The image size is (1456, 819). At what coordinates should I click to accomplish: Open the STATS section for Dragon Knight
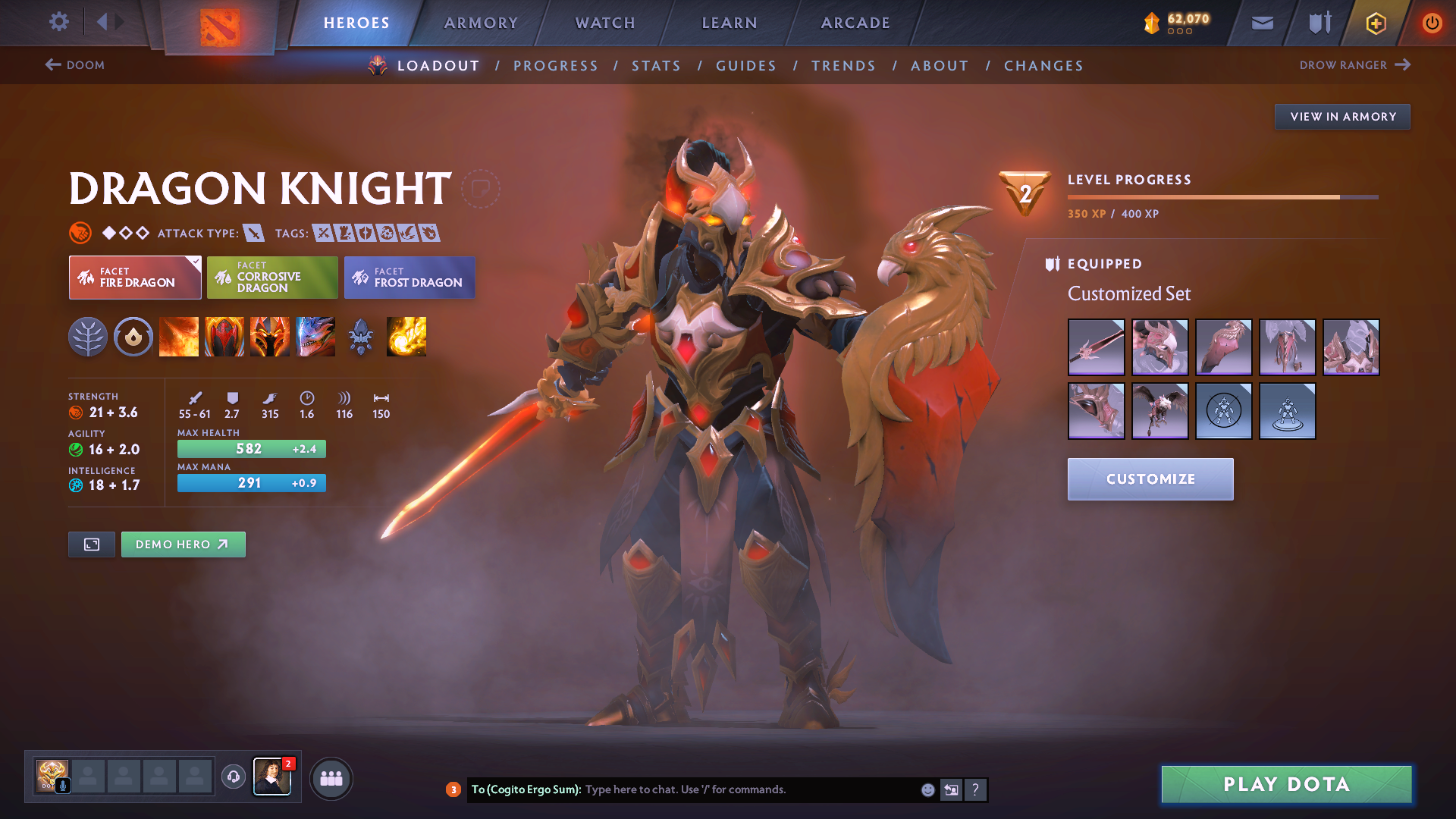tap(656, 65)
